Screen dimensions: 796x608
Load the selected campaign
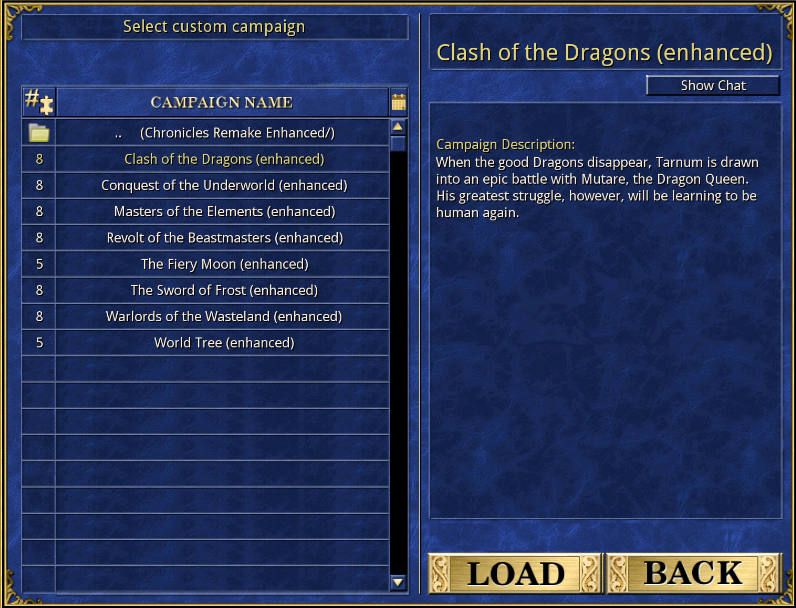(x=514, y=573)
